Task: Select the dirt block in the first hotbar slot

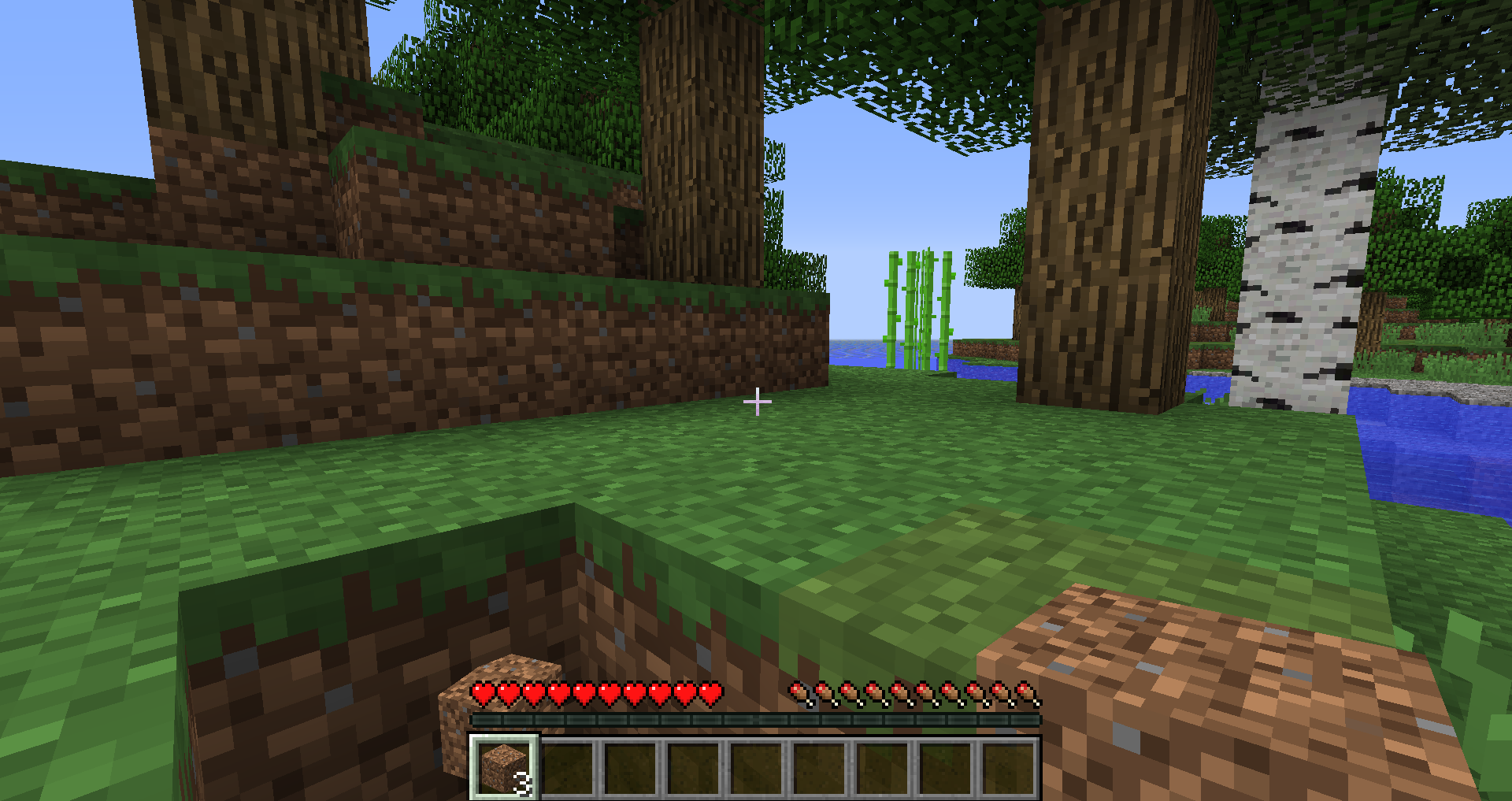Action: tap(502, 768)
